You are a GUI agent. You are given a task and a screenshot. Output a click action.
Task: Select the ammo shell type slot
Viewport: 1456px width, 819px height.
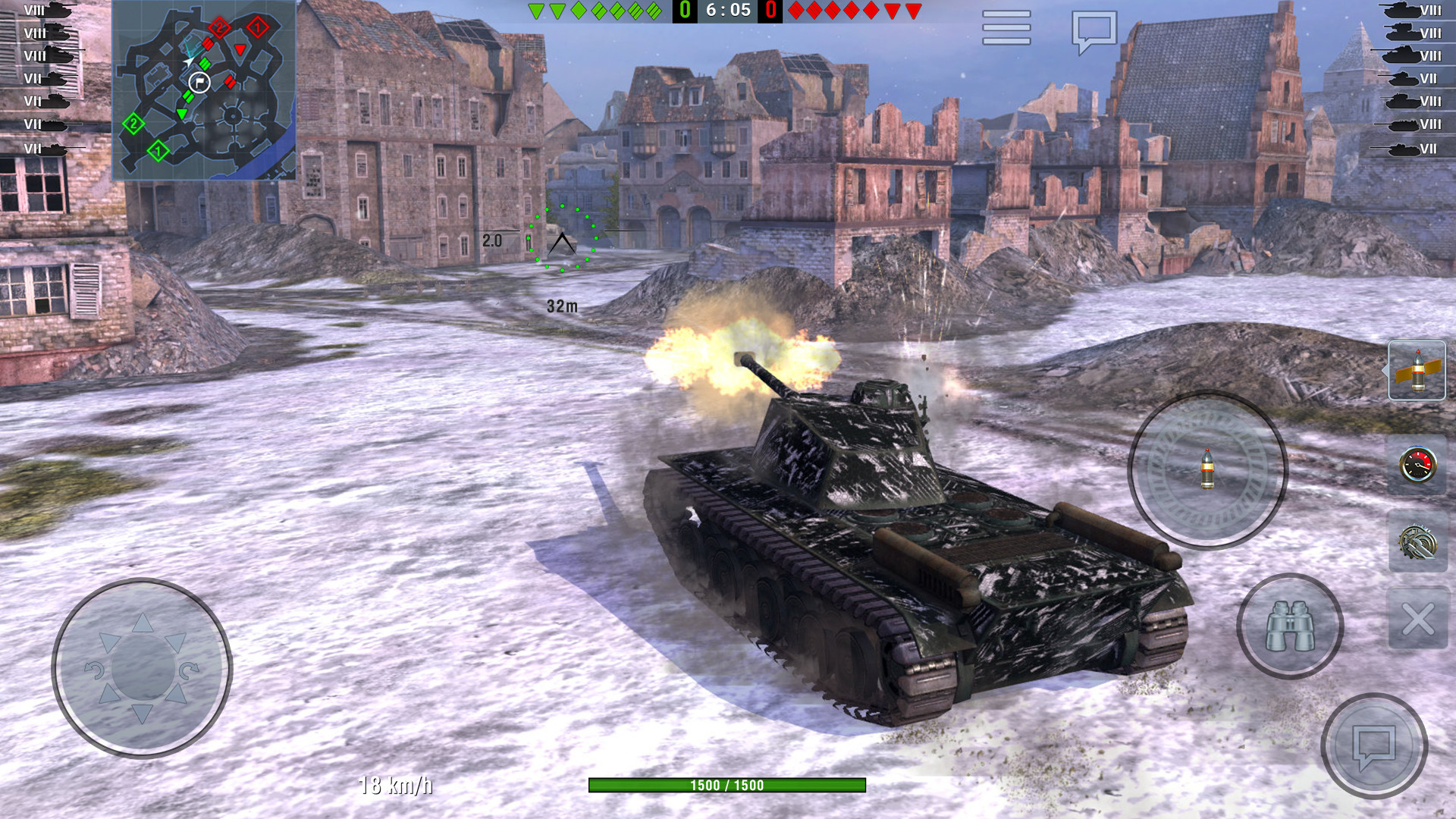click(1417, 371)
